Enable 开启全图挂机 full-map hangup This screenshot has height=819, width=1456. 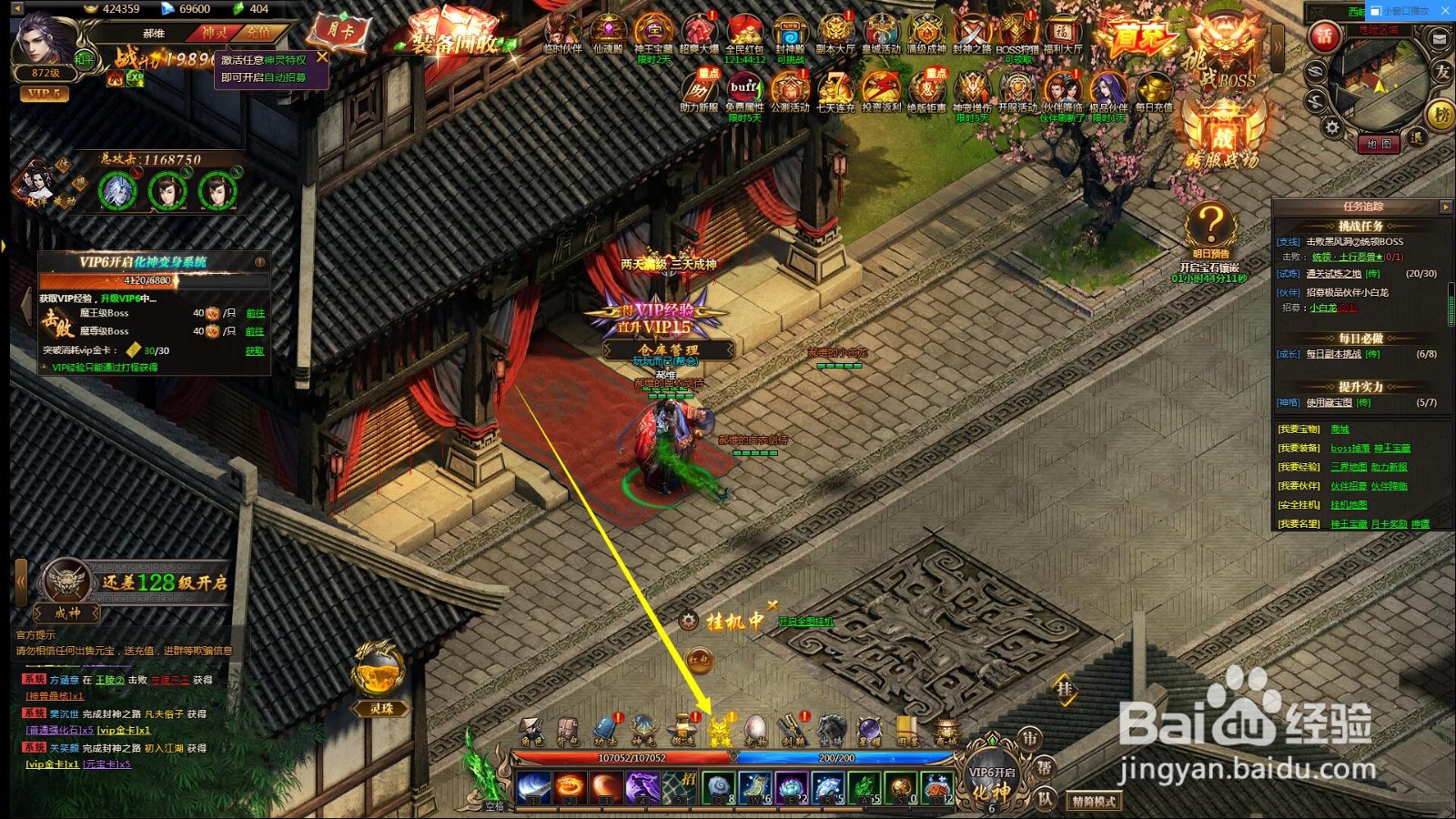point(806,622)
